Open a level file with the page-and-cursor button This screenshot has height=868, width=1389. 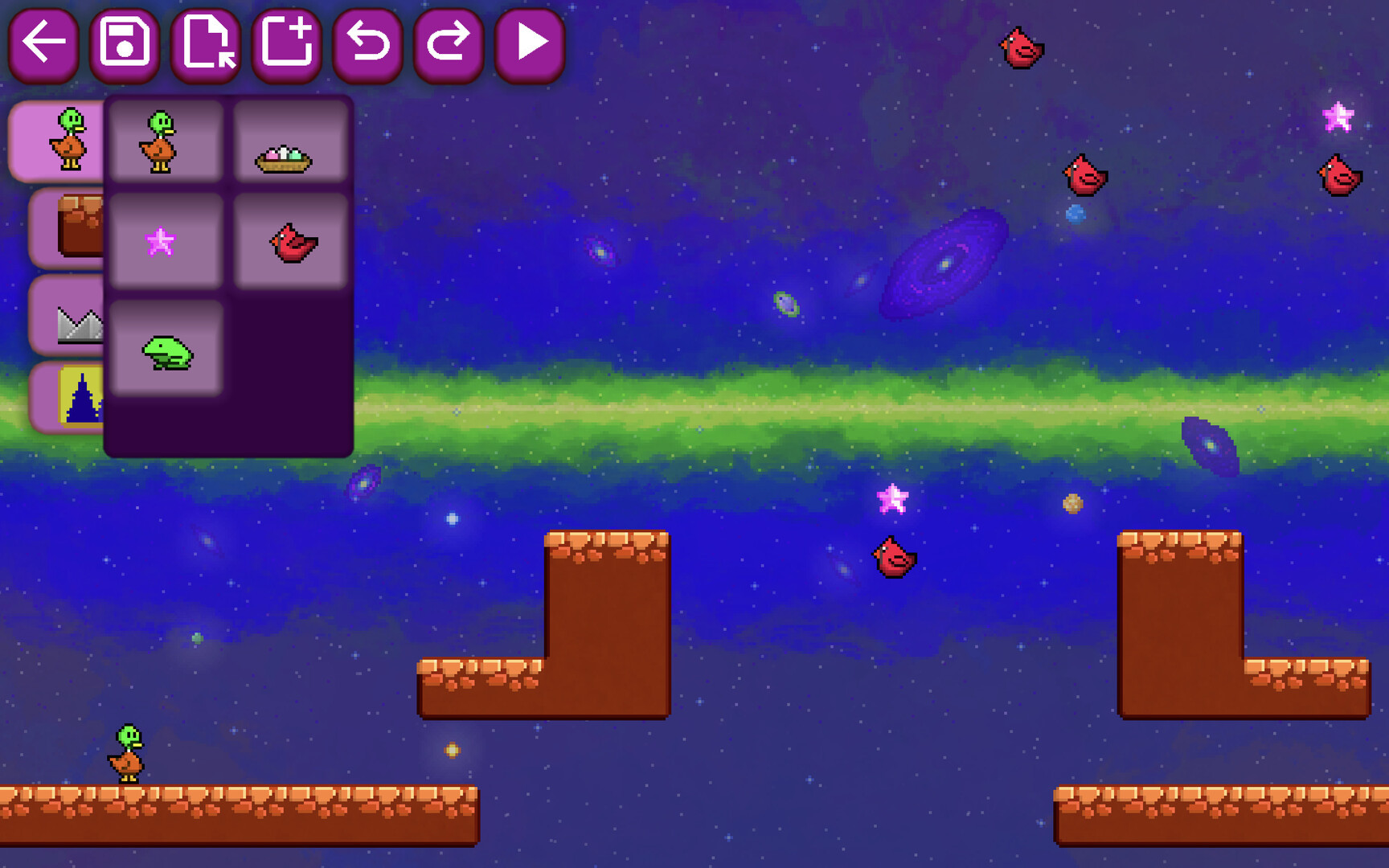tap(206, 44)
